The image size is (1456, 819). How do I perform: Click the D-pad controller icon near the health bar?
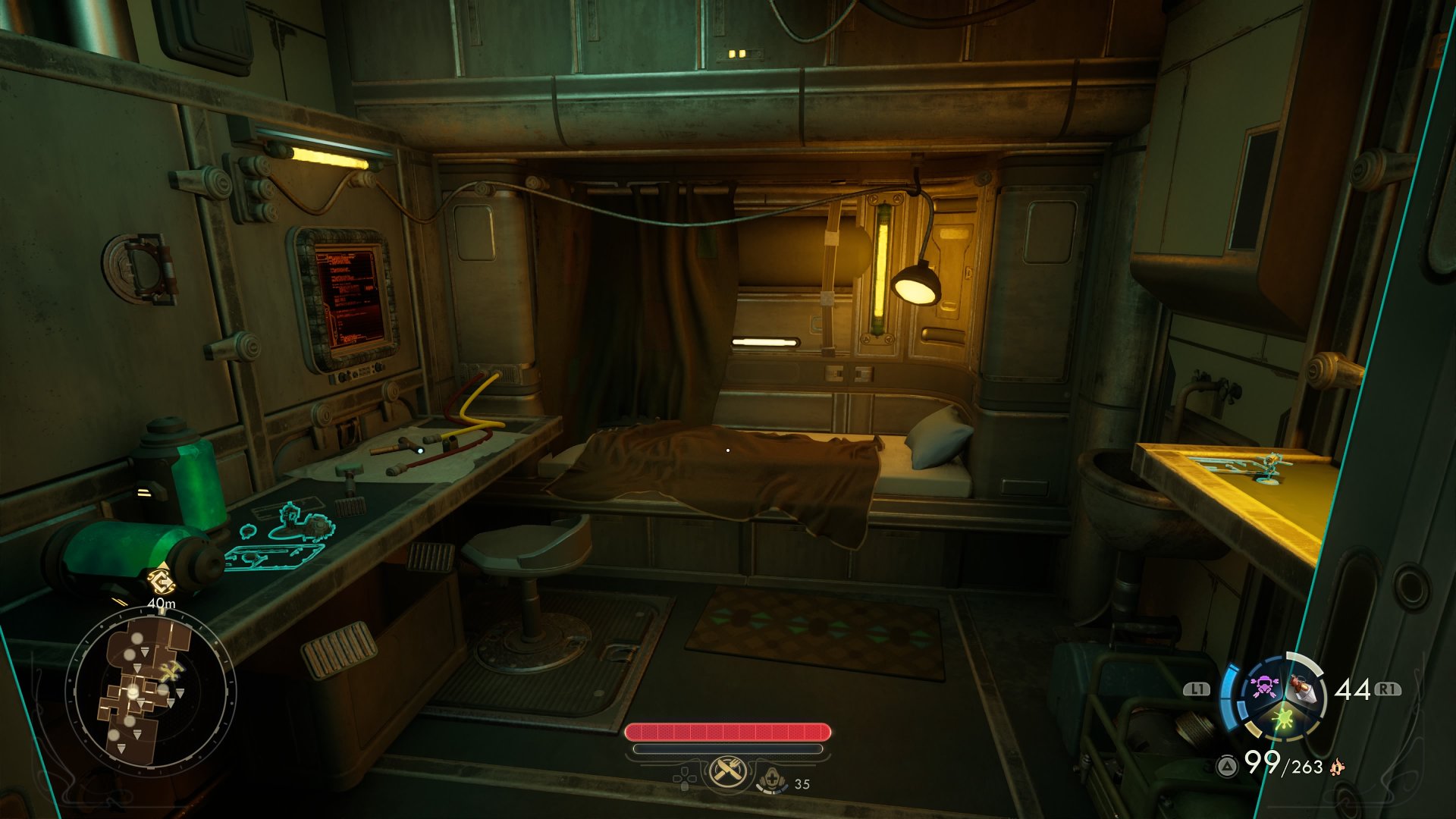tap(686, 779)
